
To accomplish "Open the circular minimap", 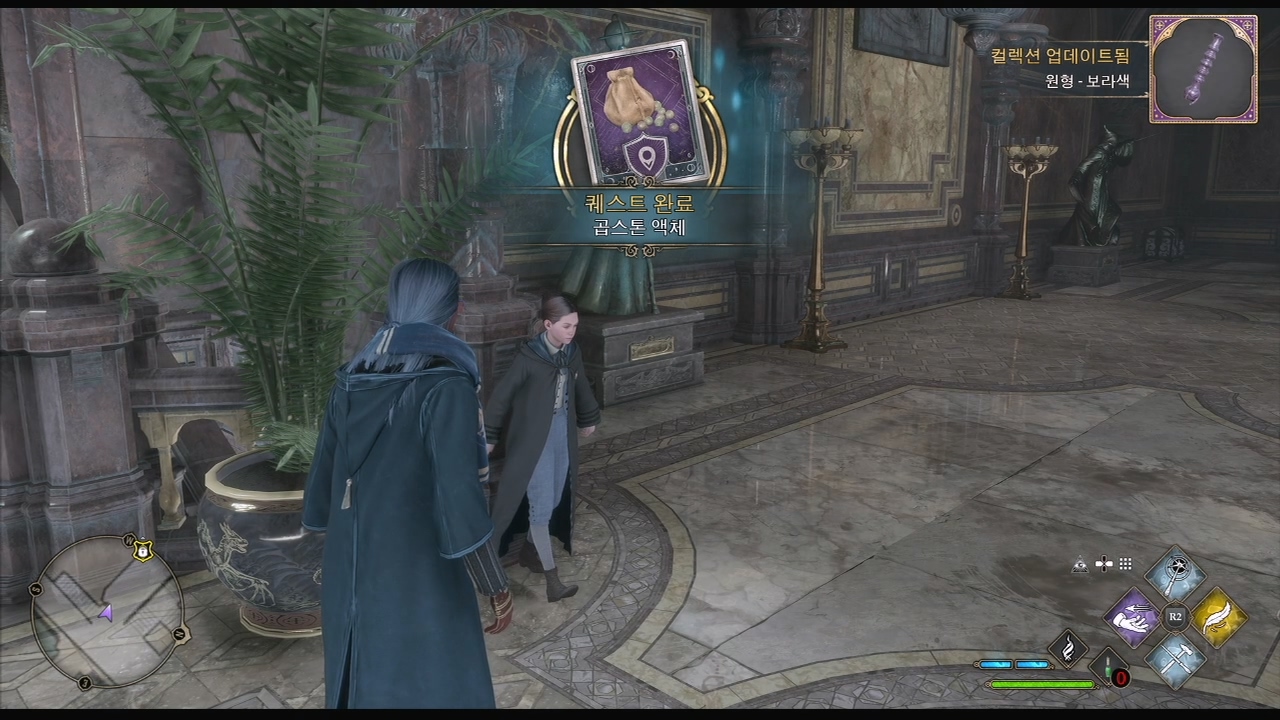I will click(x=107, y=612).
